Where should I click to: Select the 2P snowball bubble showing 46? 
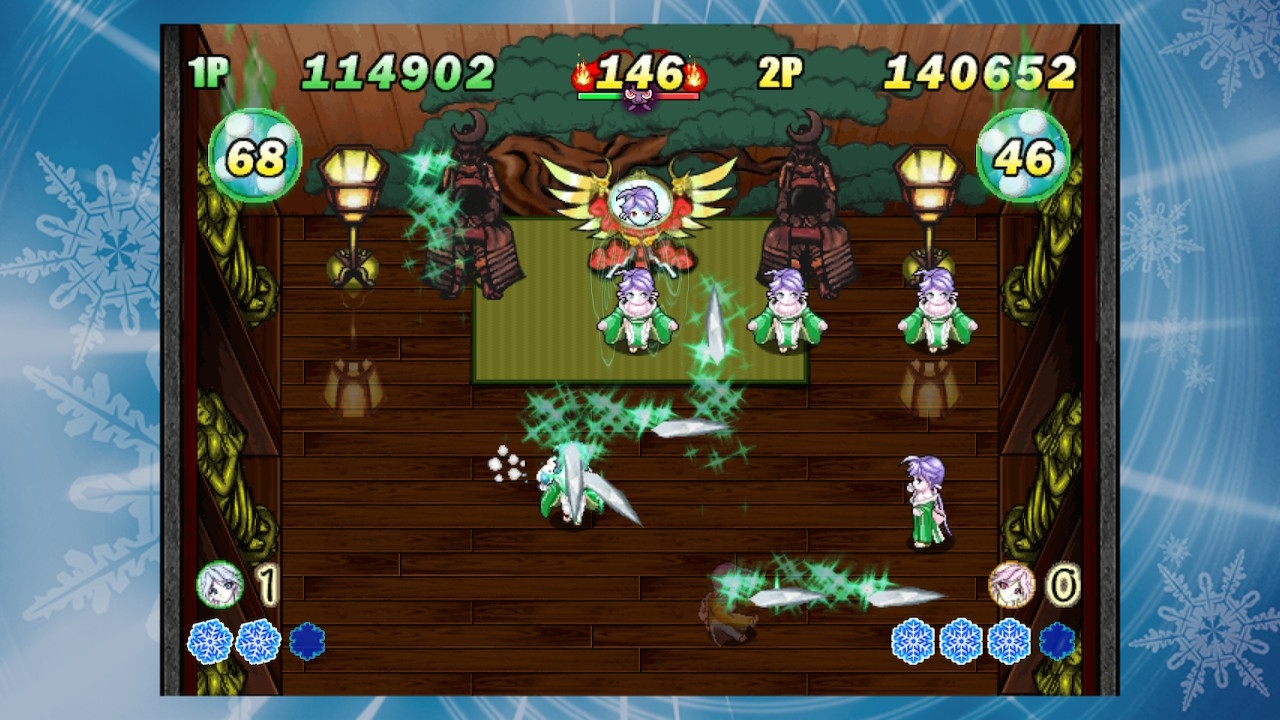pyautogui.click(x=1023, y=156)
